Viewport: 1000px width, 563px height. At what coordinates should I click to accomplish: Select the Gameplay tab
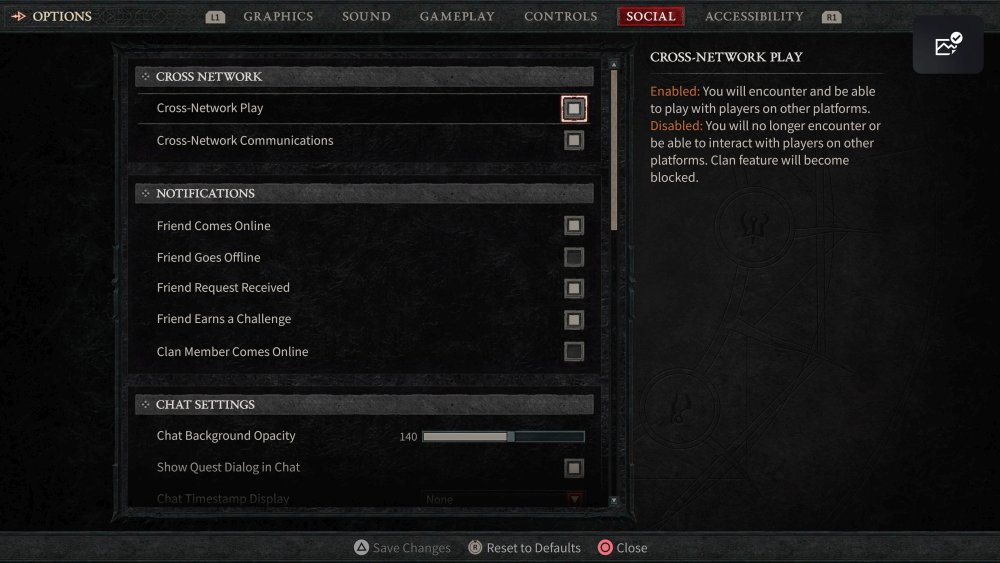[457, 17]
